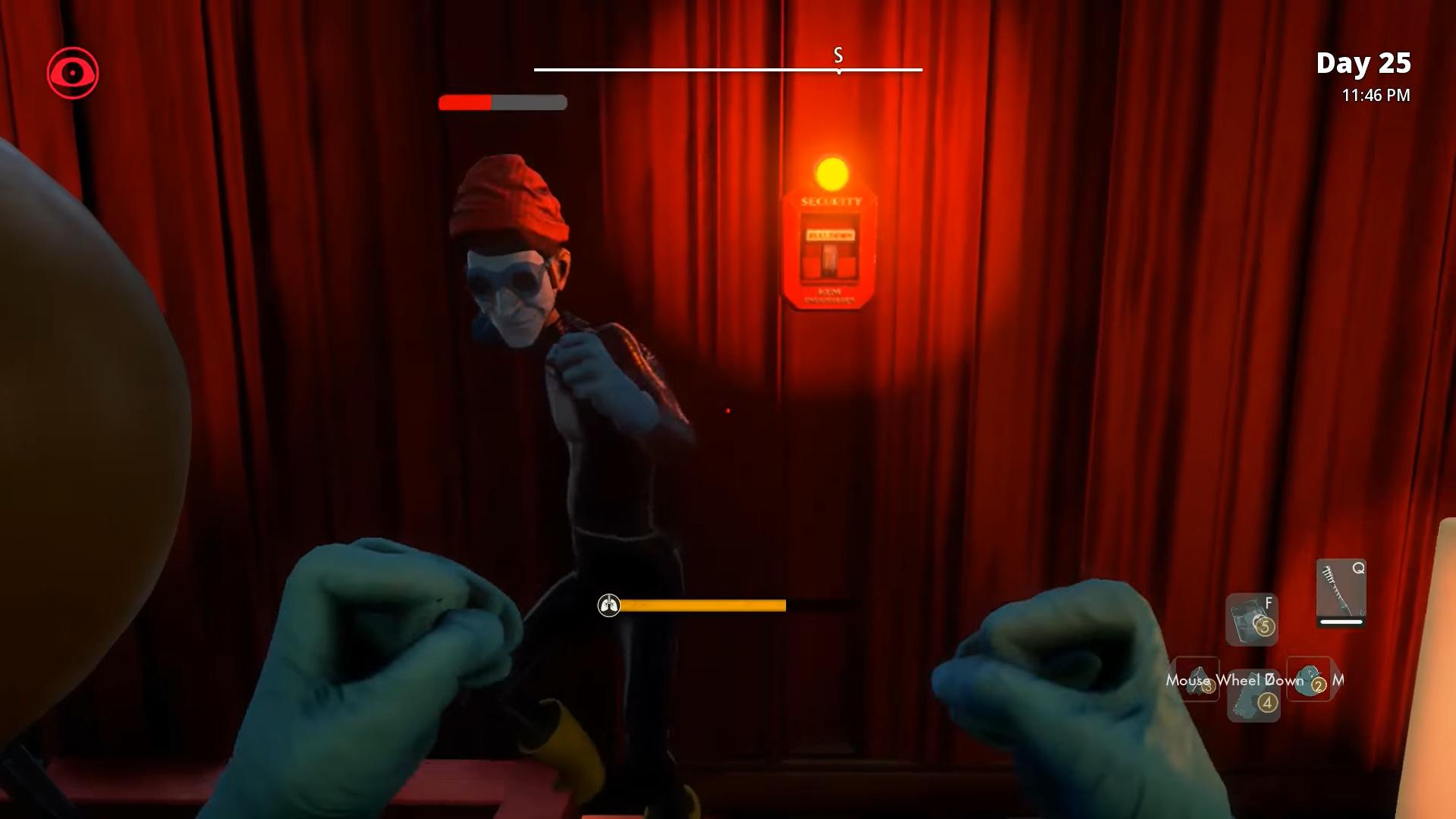Click the glowing alarm box on the wall
The height and width of the screenshot is (819, 1456).
point(830,250)
